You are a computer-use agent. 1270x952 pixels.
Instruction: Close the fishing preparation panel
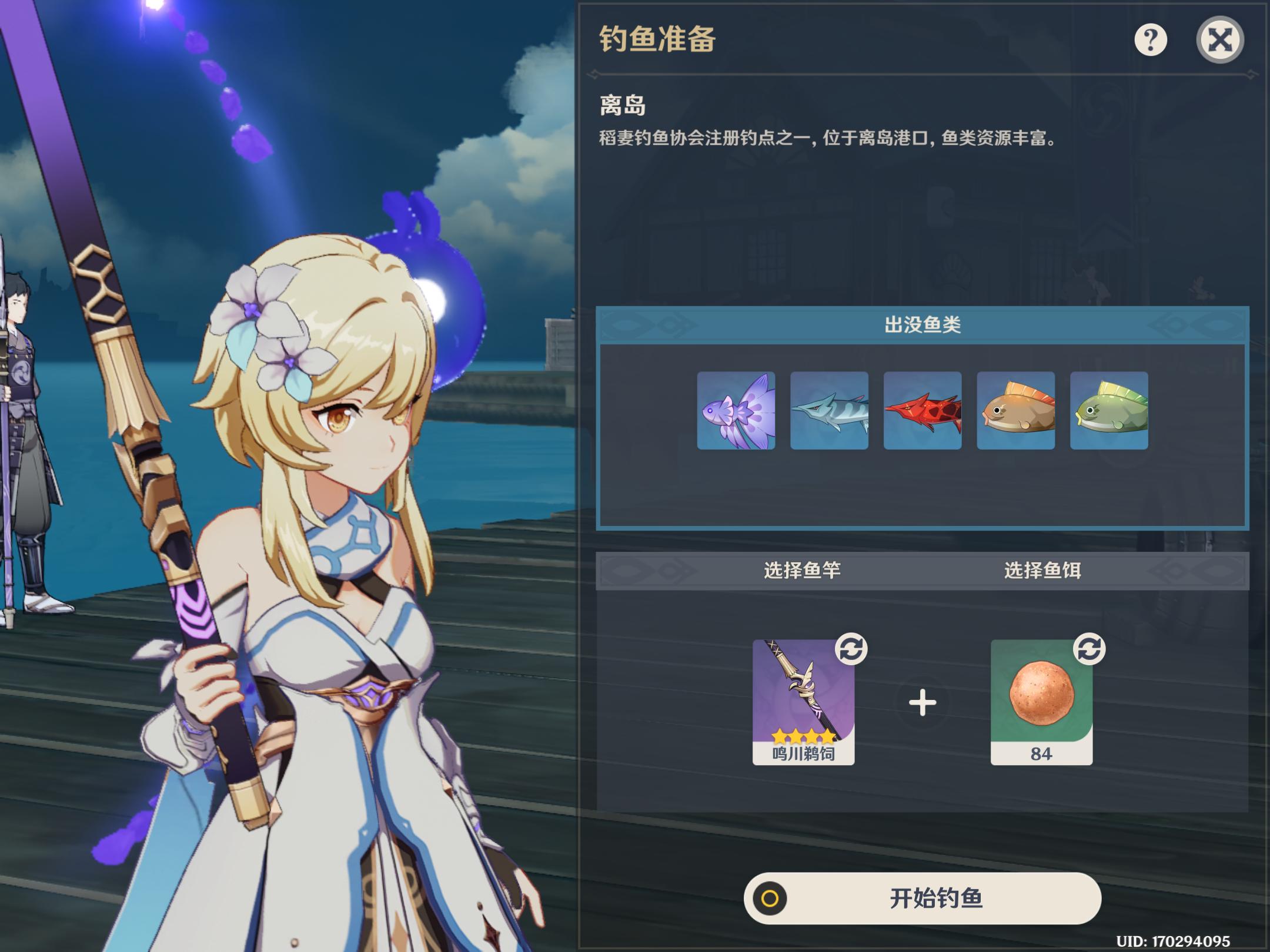(x=1219, y=40)
